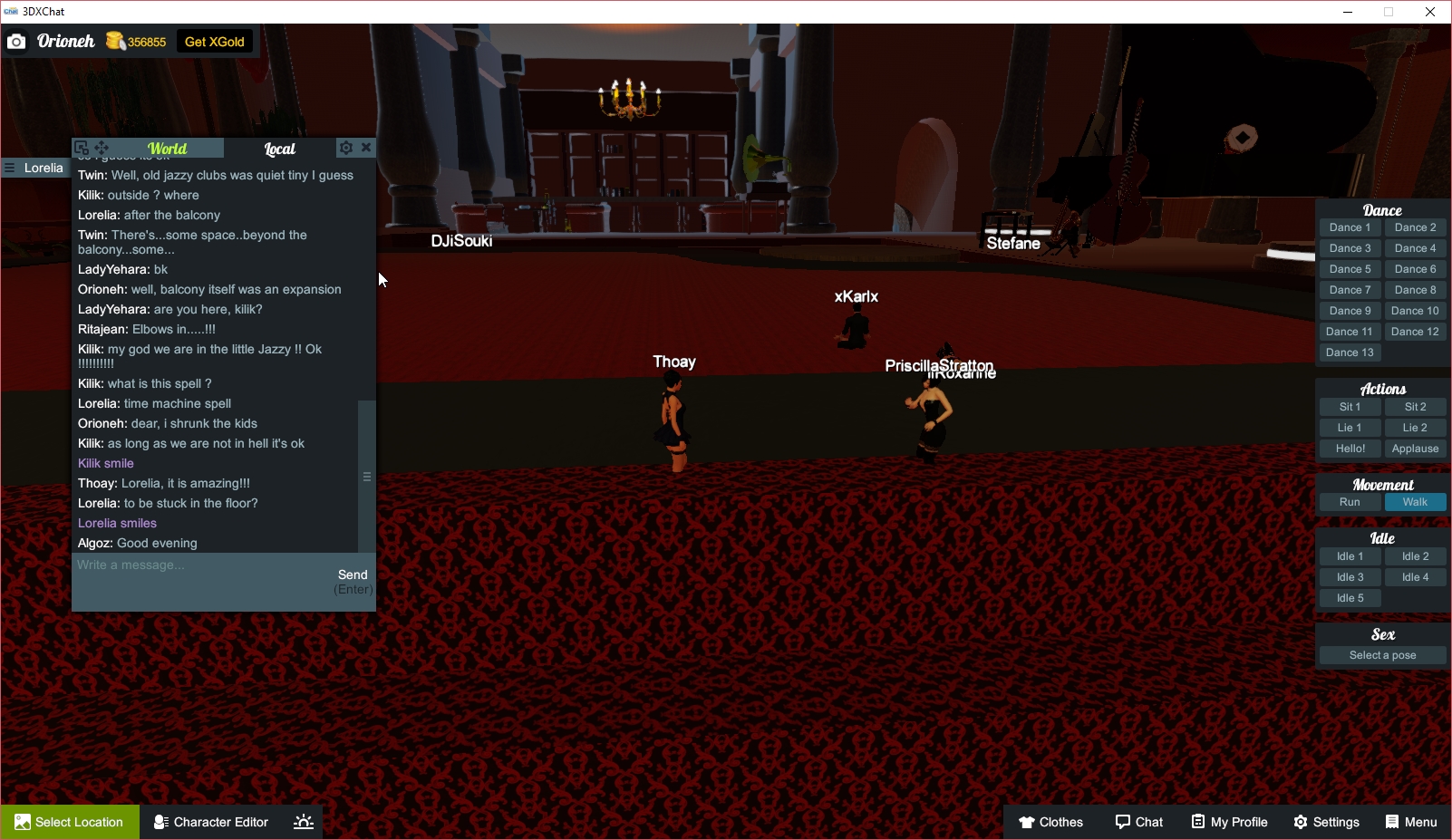Screen dimensions: 1452x840
Task: Switch to the Local chat tab
Action: pos(280,149)
